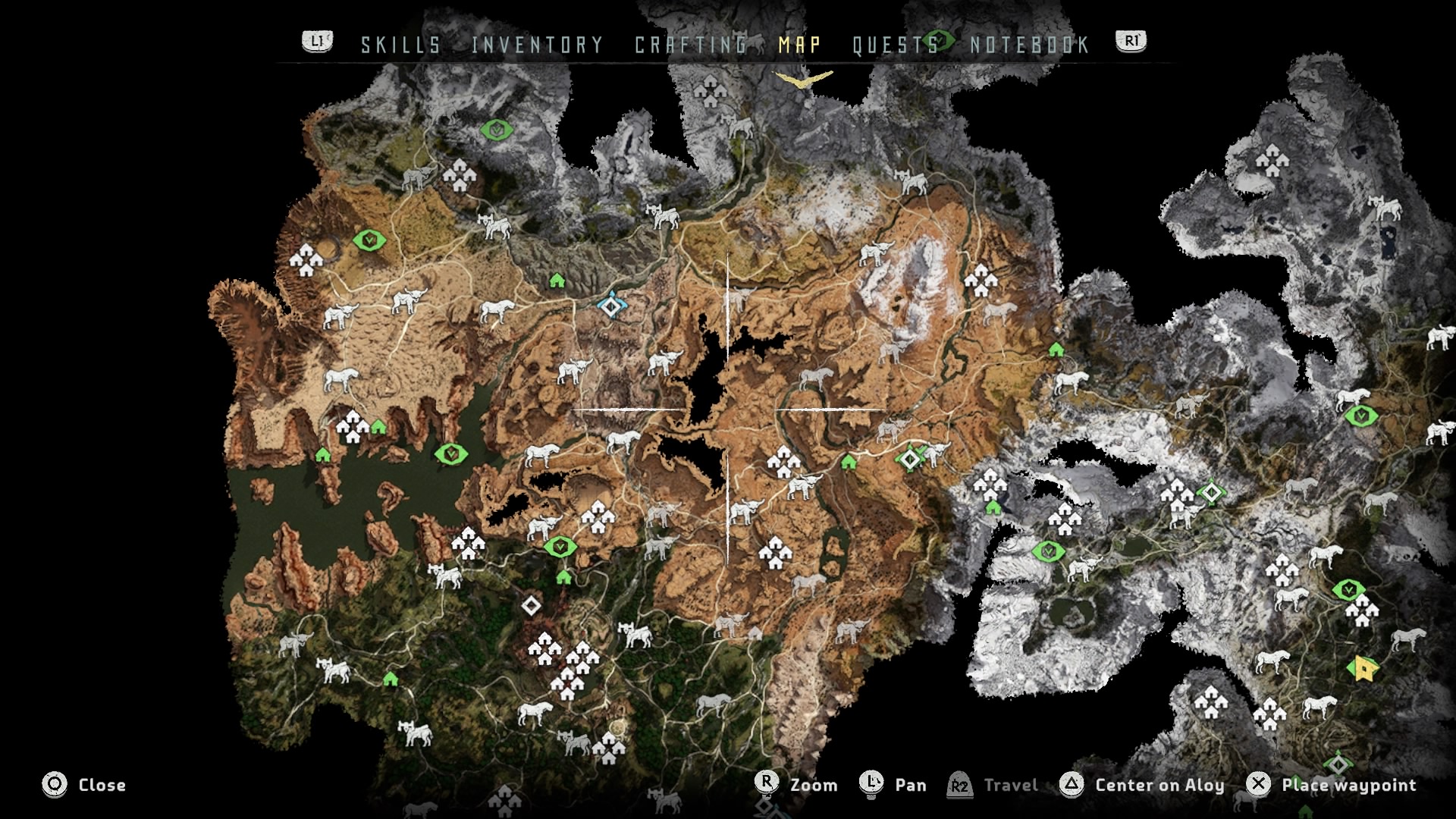Click the Travel prompt label
The height and width of the screenshot is (819, 1456).
click(x=1011, y=786)
